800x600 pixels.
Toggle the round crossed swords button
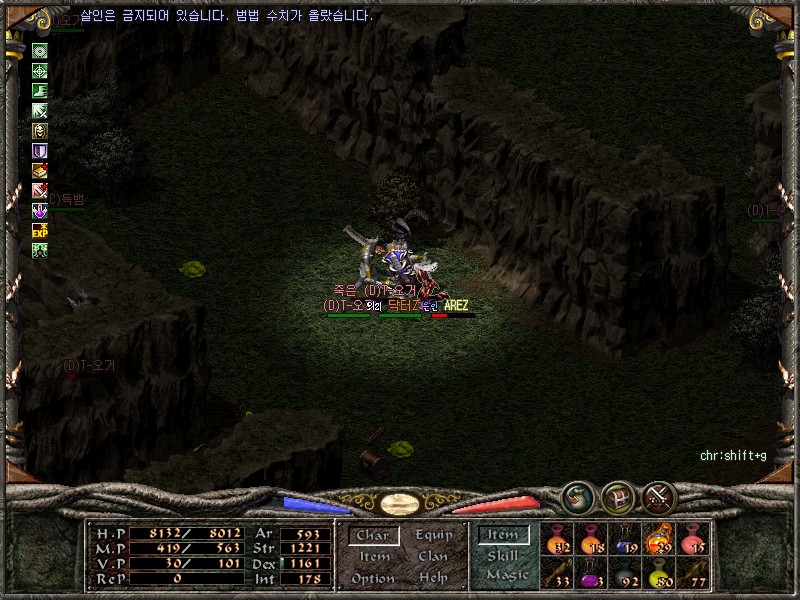coord(659,497)
